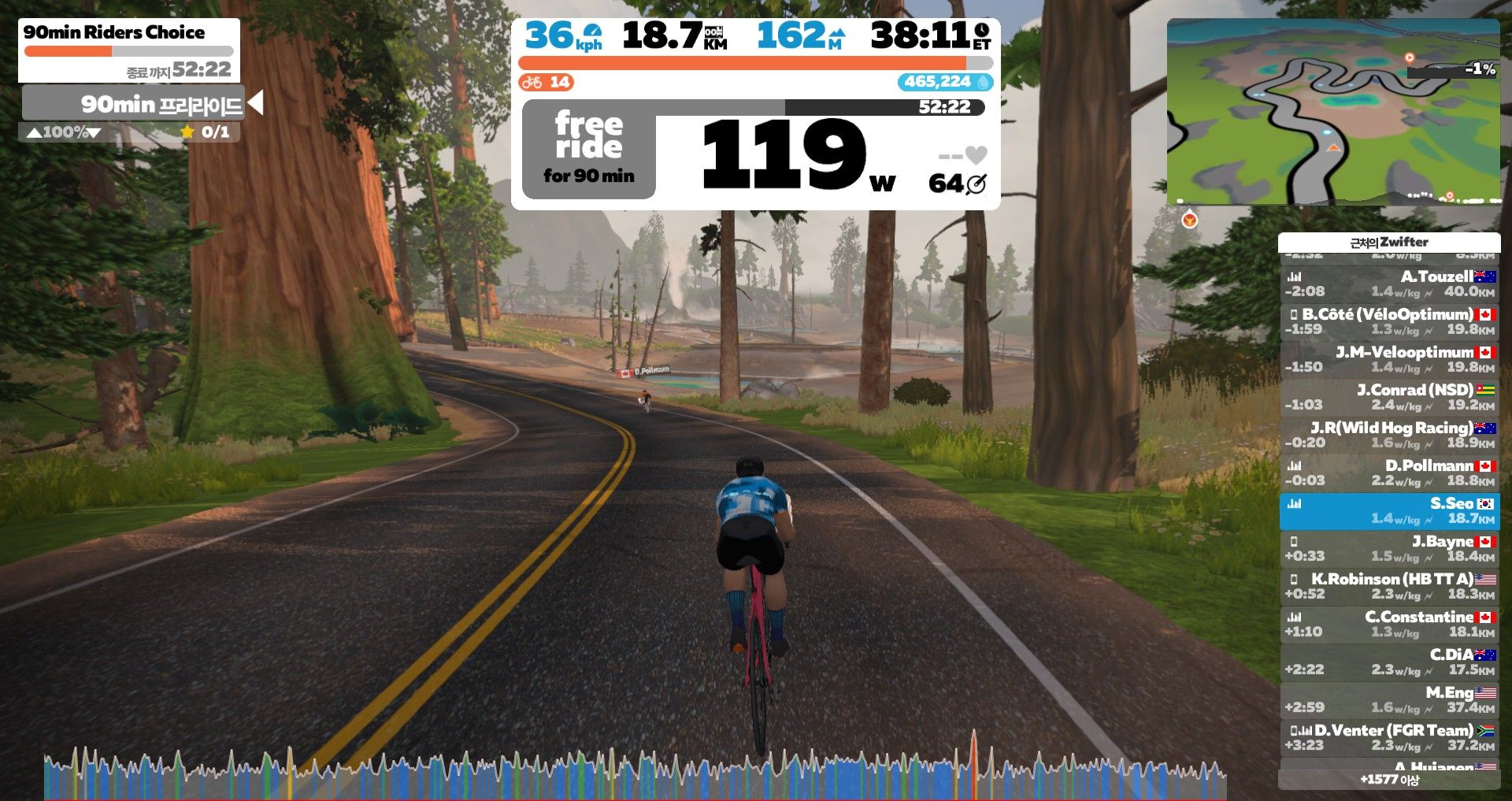Increase workout intensity with the up arrow
This screenshot has width=1512, height=801.
[34, 132]
